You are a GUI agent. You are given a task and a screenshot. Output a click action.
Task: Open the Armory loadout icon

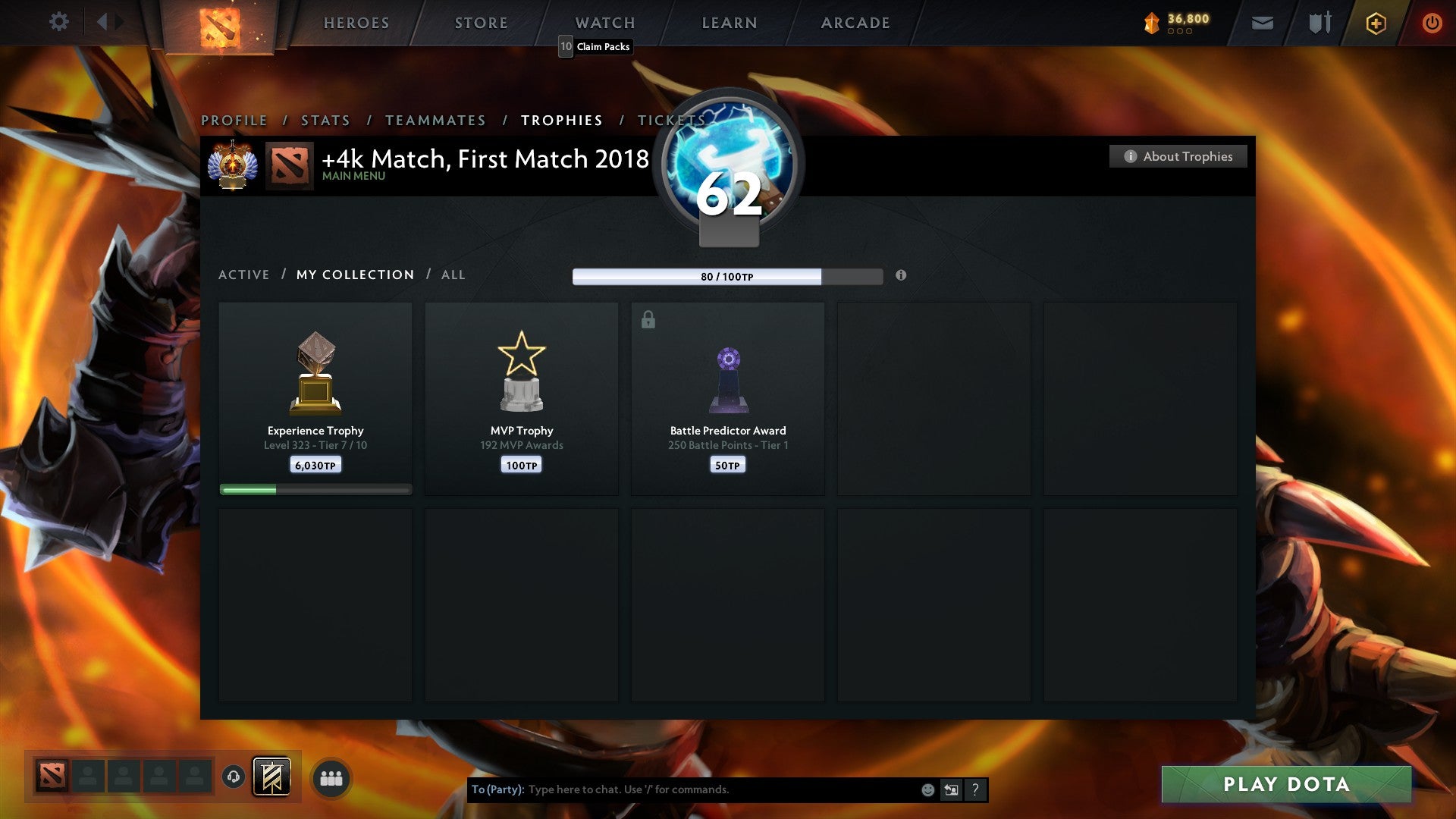1319,22
